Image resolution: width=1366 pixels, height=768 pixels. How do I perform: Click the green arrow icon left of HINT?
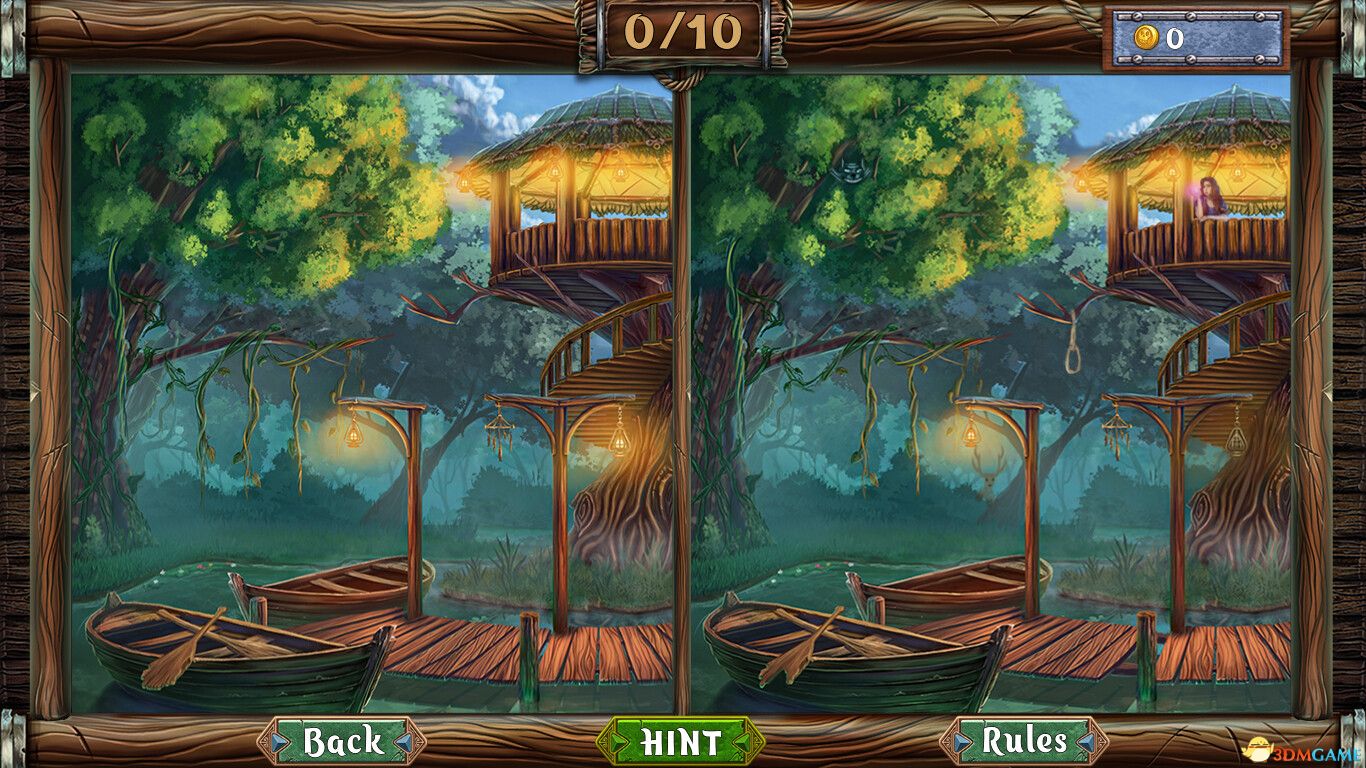click(x=613, y=743)
